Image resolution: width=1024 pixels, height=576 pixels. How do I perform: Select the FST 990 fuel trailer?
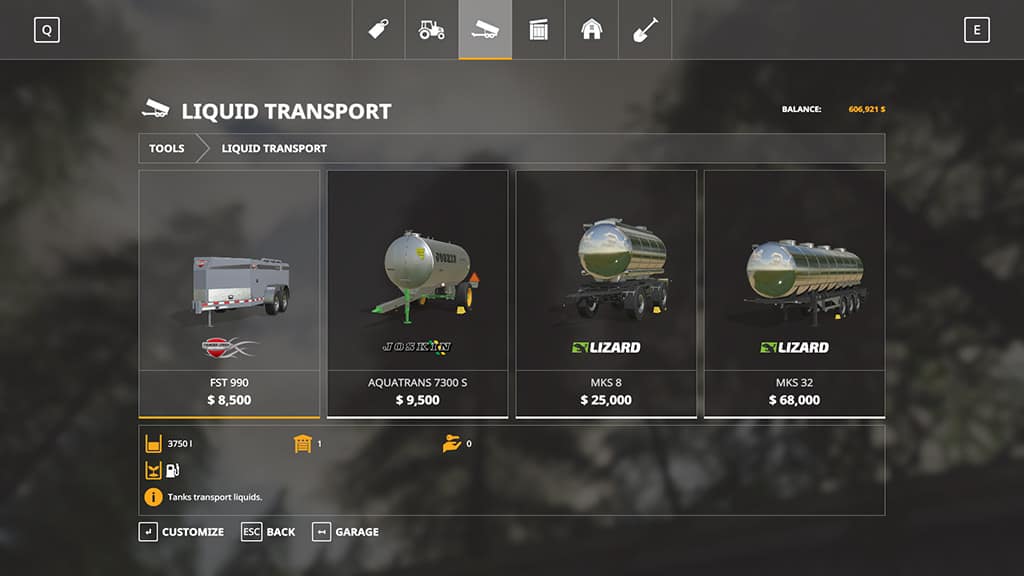[x=229, y=292]
